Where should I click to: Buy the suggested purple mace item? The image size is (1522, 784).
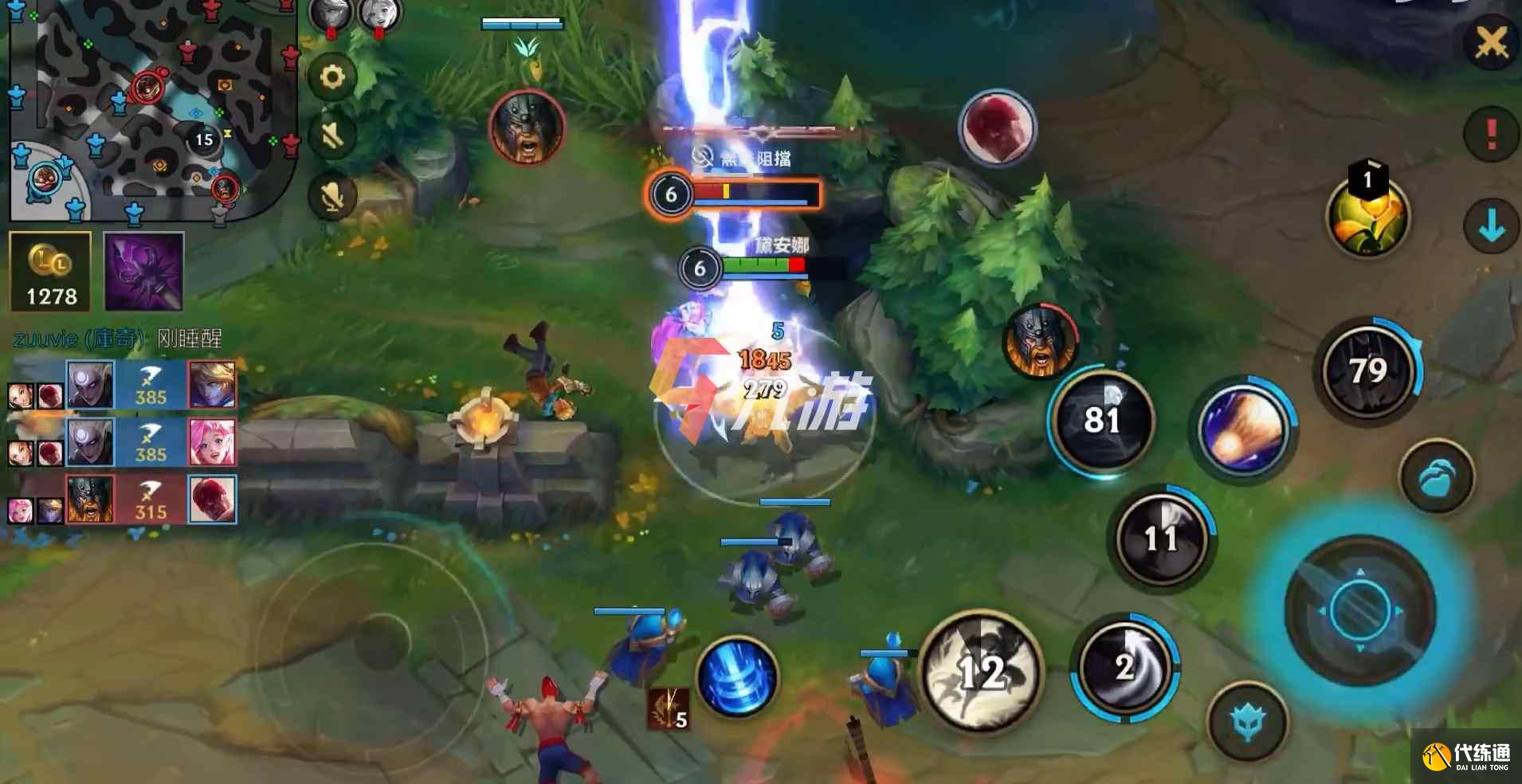click(144, 272)
